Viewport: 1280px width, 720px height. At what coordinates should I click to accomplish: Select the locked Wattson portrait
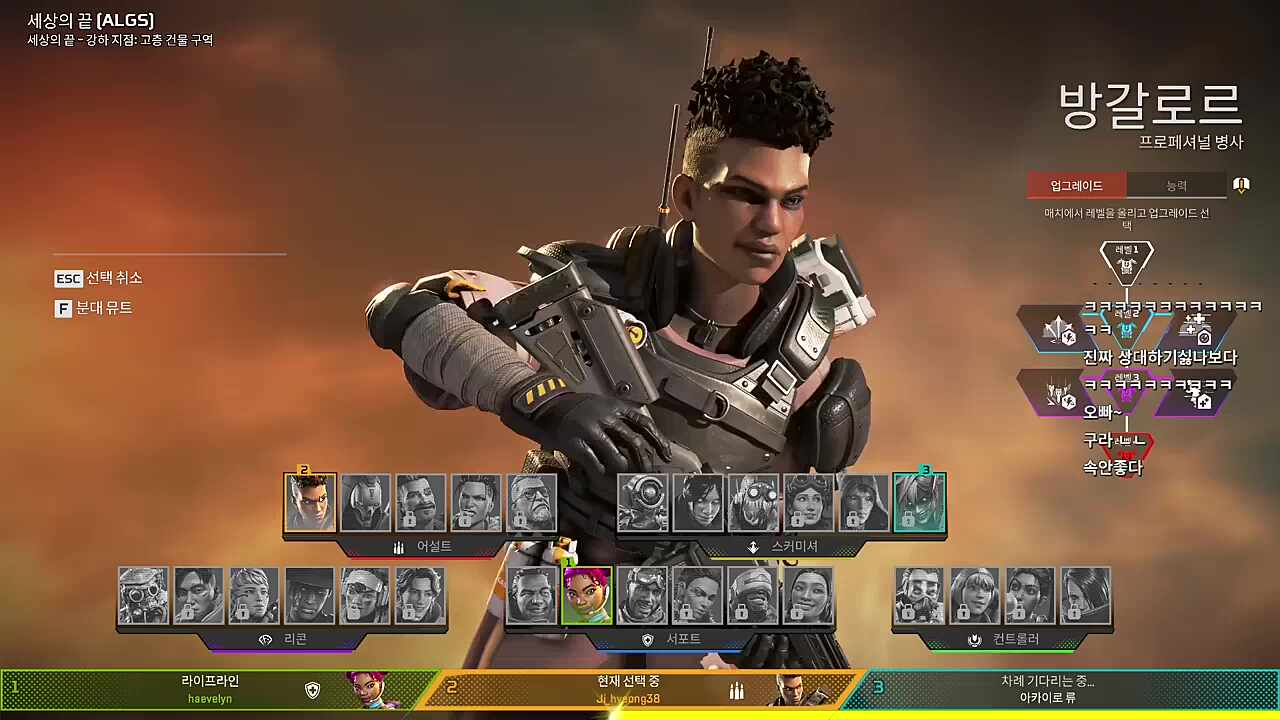(975, 596)
